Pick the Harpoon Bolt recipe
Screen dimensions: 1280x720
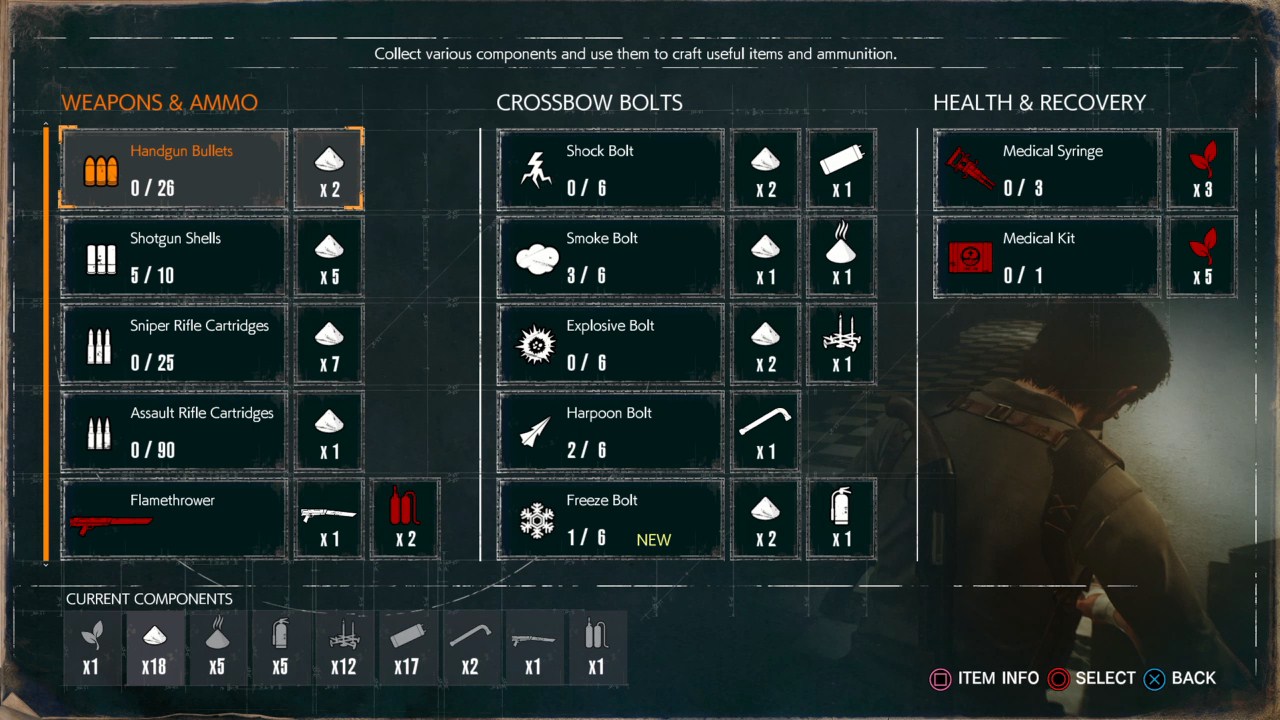coord(610,431)
